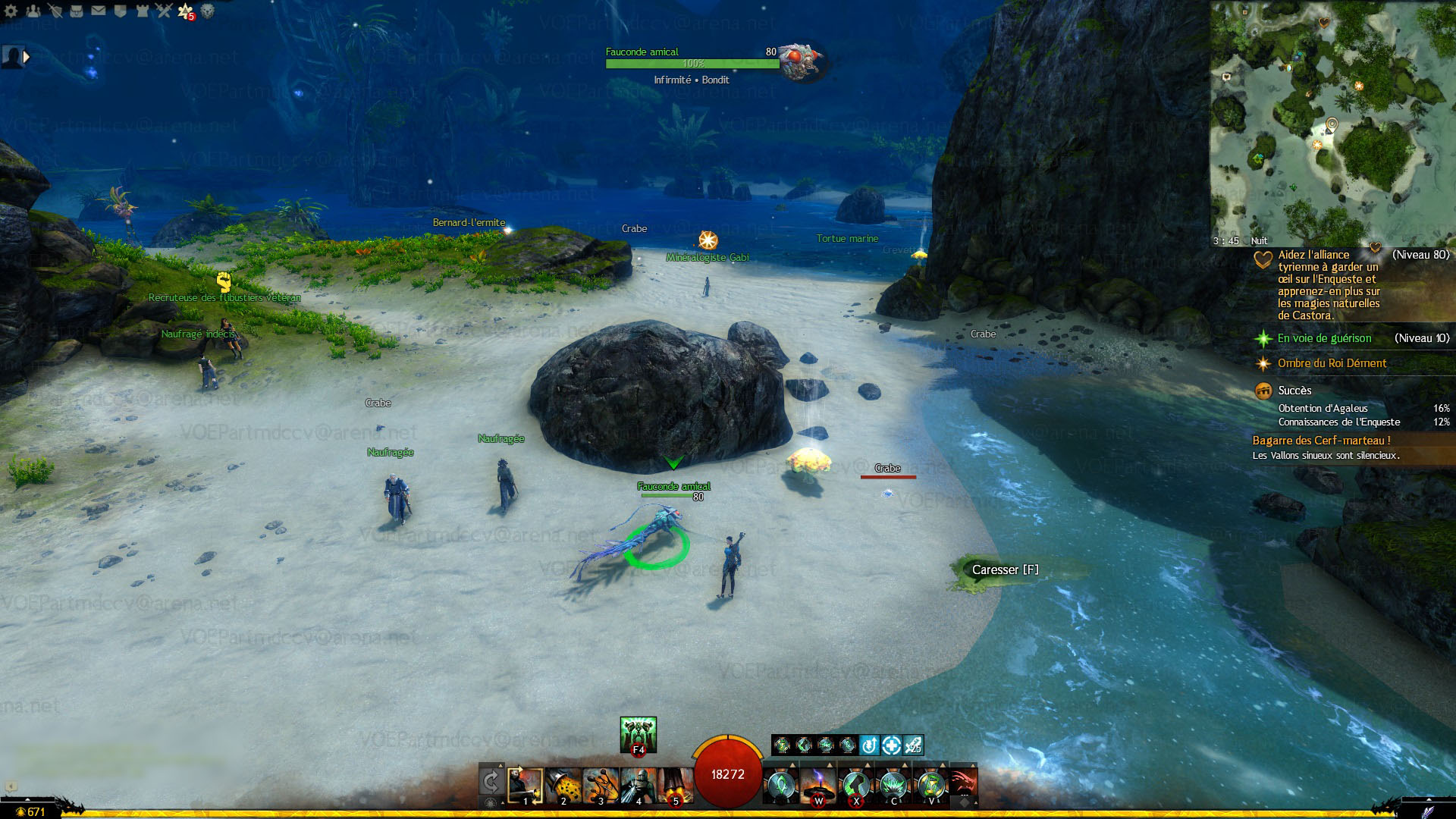Select the Ombre du Roi Dément objective
The width and height of the screenshot is (1456, 819).
tap(1332, 363)
